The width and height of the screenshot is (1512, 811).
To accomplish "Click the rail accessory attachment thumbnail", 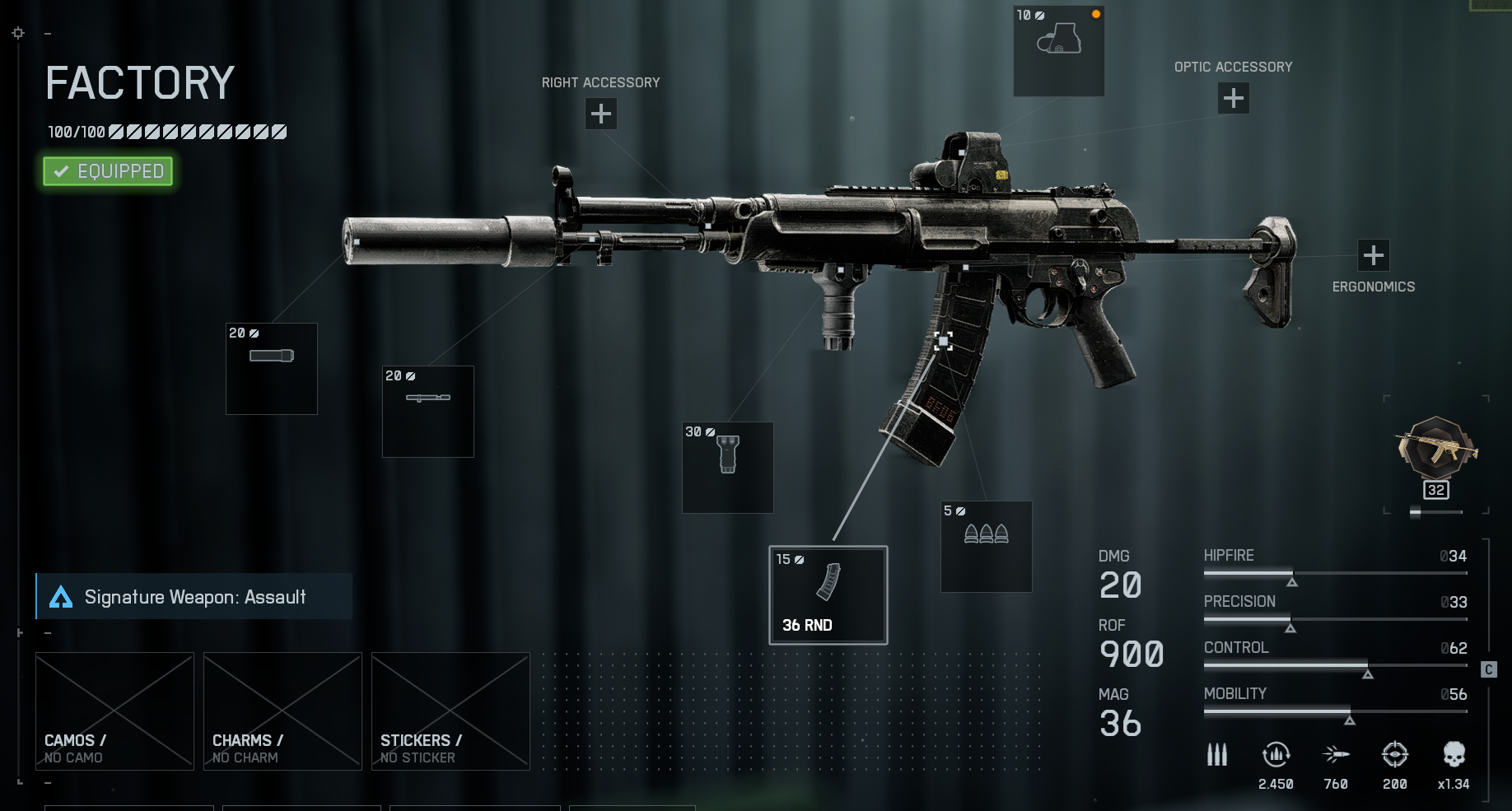I will tap(427, 411).
